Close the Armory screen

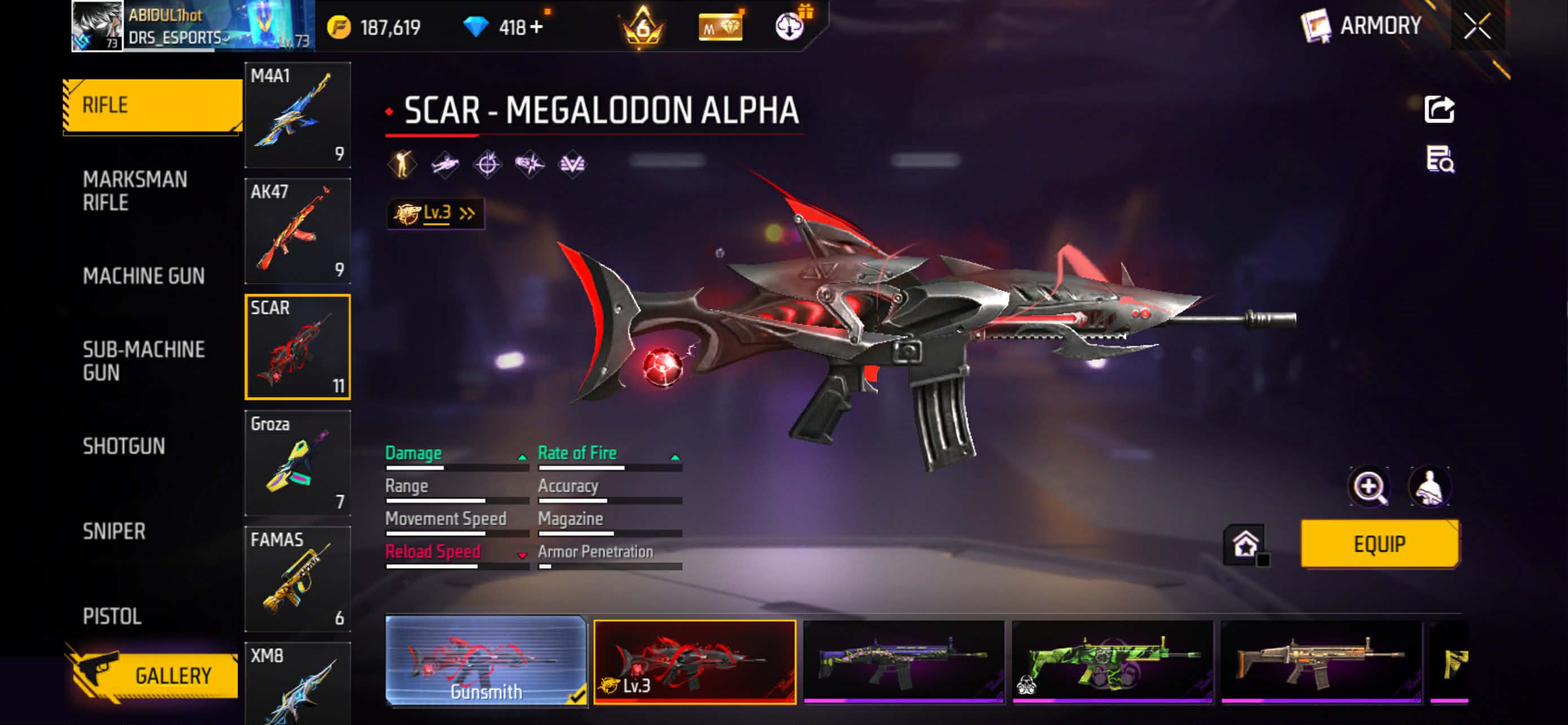(x=1477, y=27)
